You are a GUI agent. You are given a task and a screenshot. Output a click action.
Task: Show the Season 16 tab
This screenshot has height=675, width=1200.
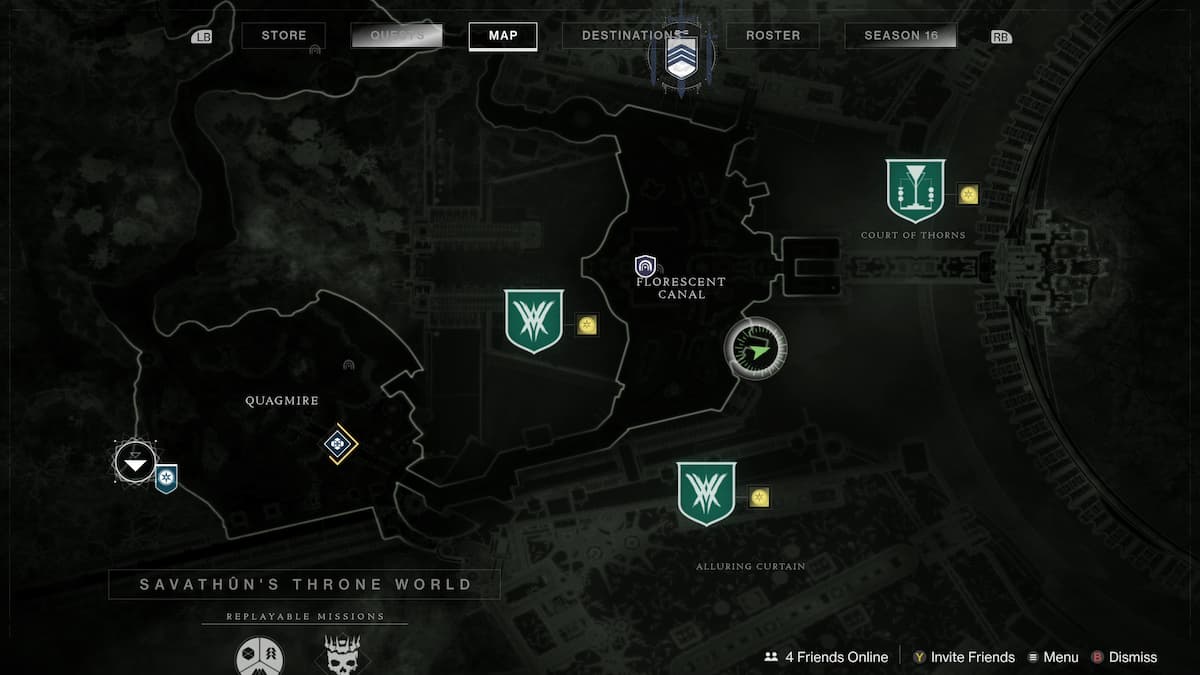901,36
